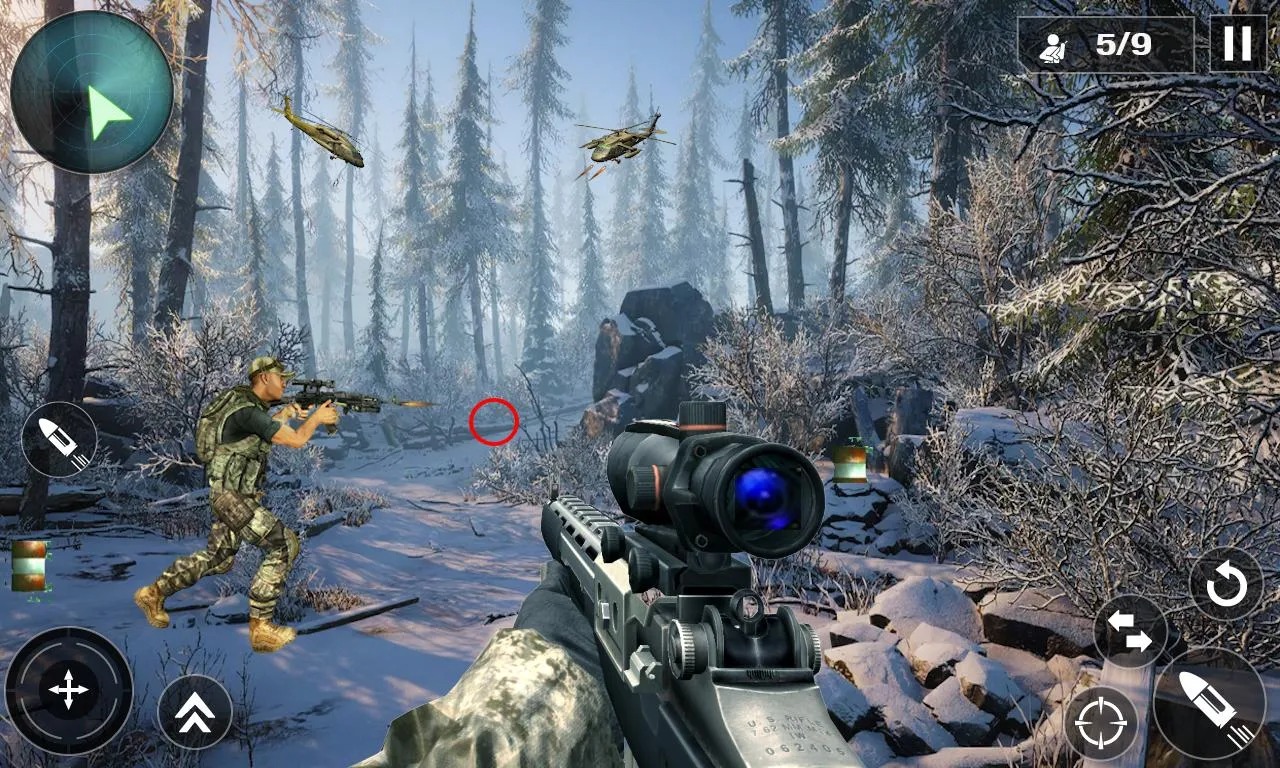Viewport: 1280px width, 768px height.
Task: Activate scope aim with the crosshair icon
Action: 1103,723
